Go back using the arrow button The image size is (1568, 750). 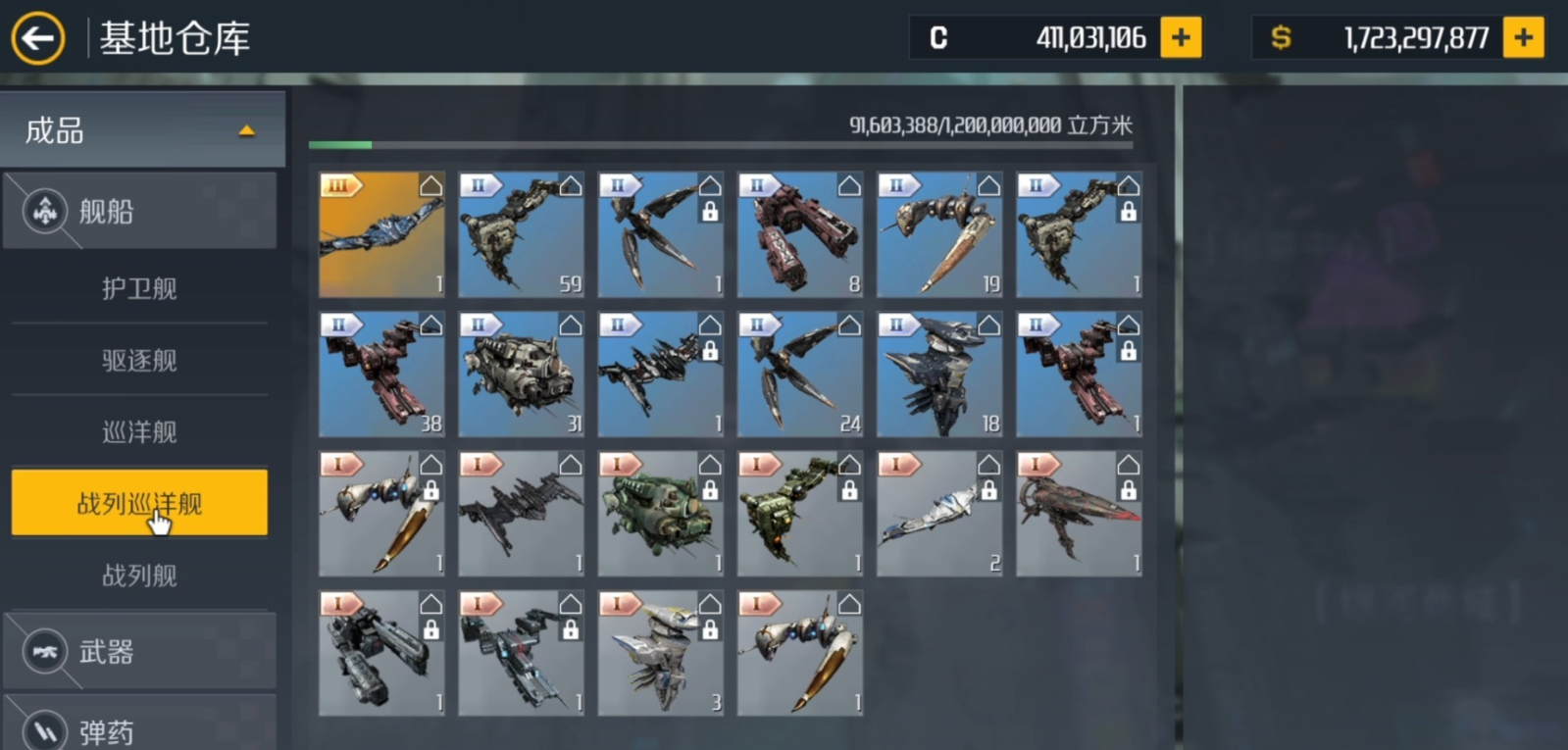[38, 39]
